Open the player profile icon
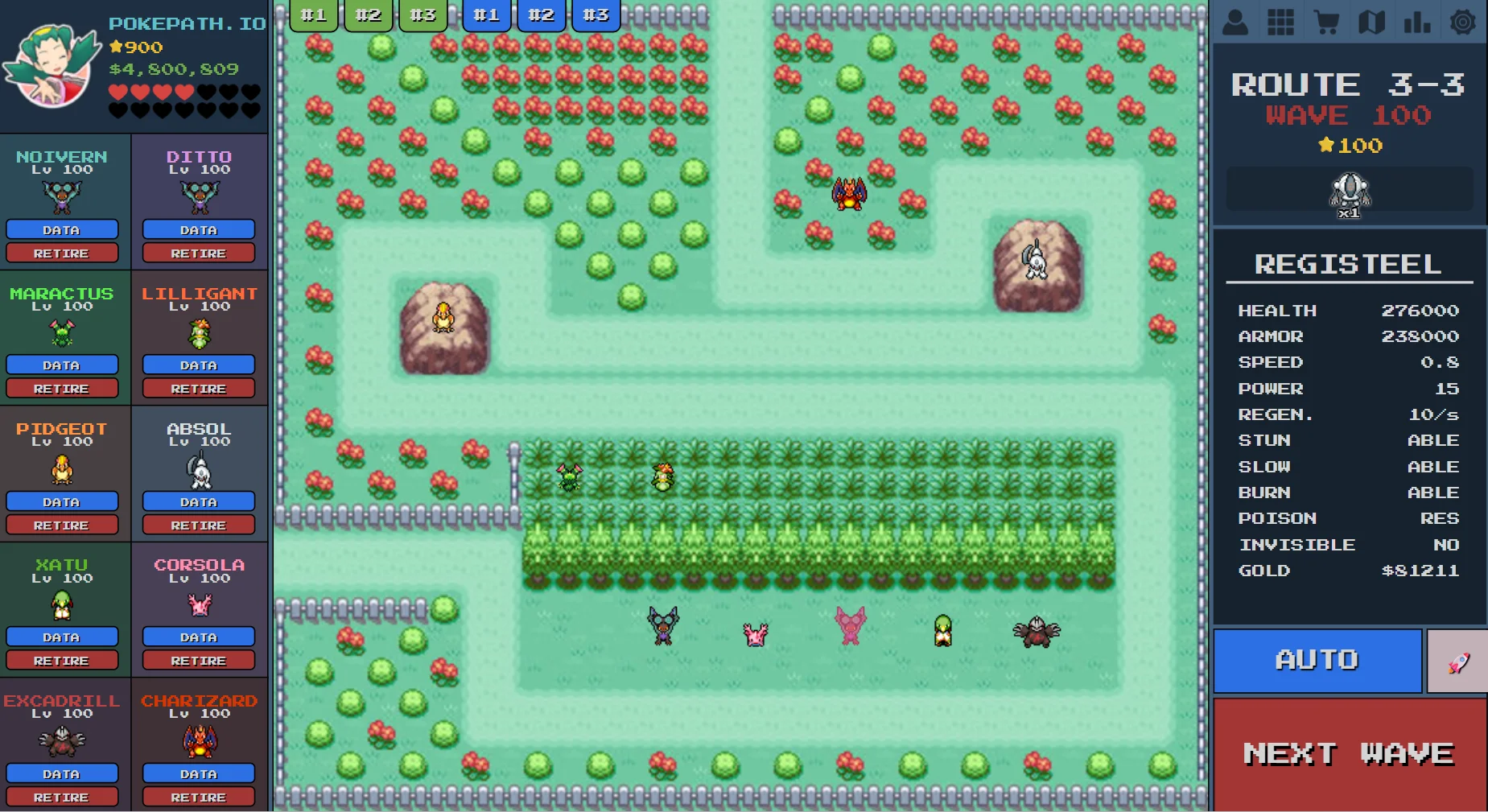Viewport: 1488px width, 812px height. (x=1235, y=21)
